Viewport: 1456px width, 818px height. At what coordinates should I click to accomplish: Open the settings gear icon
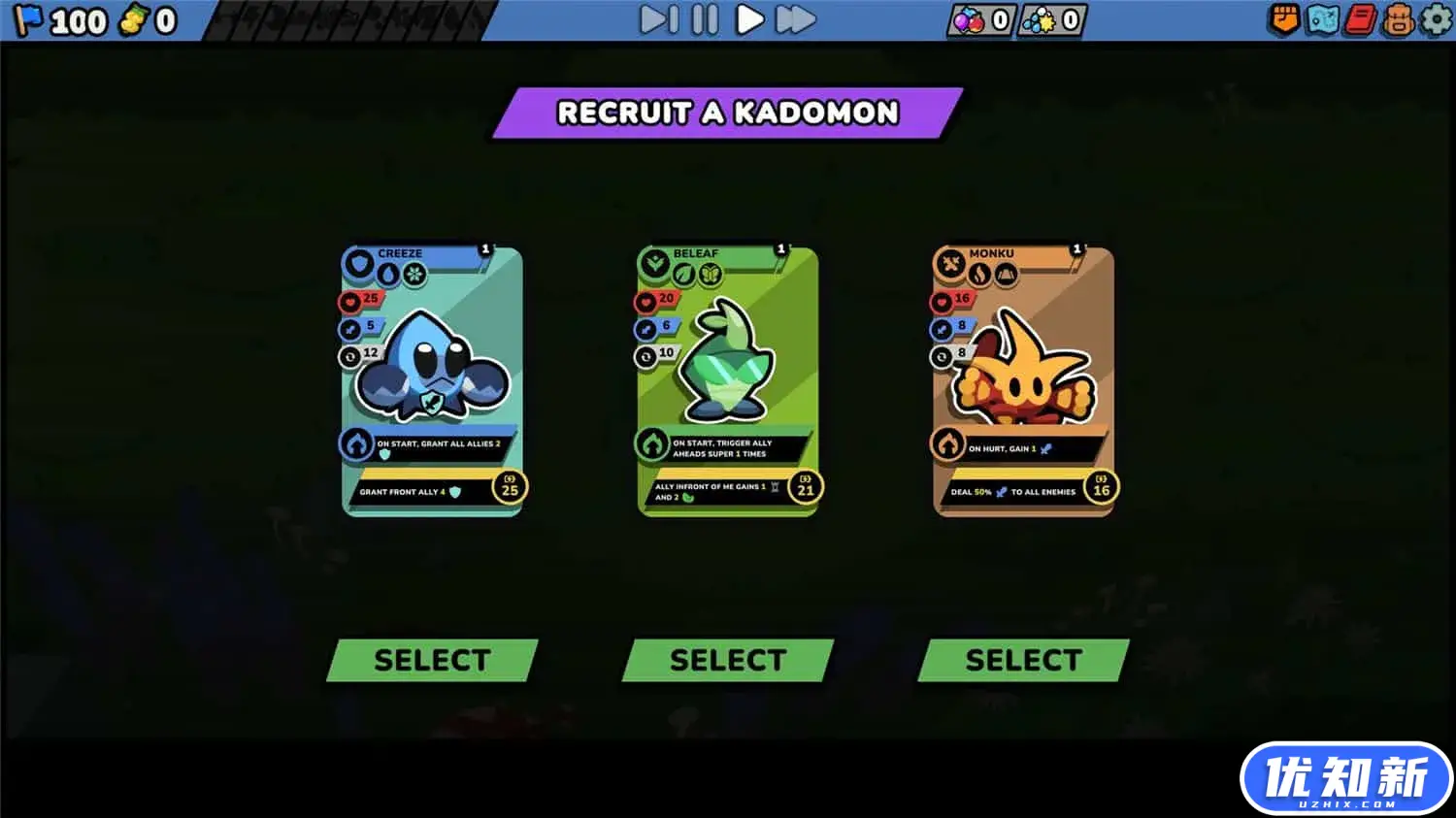click(x=1435, y=18)
